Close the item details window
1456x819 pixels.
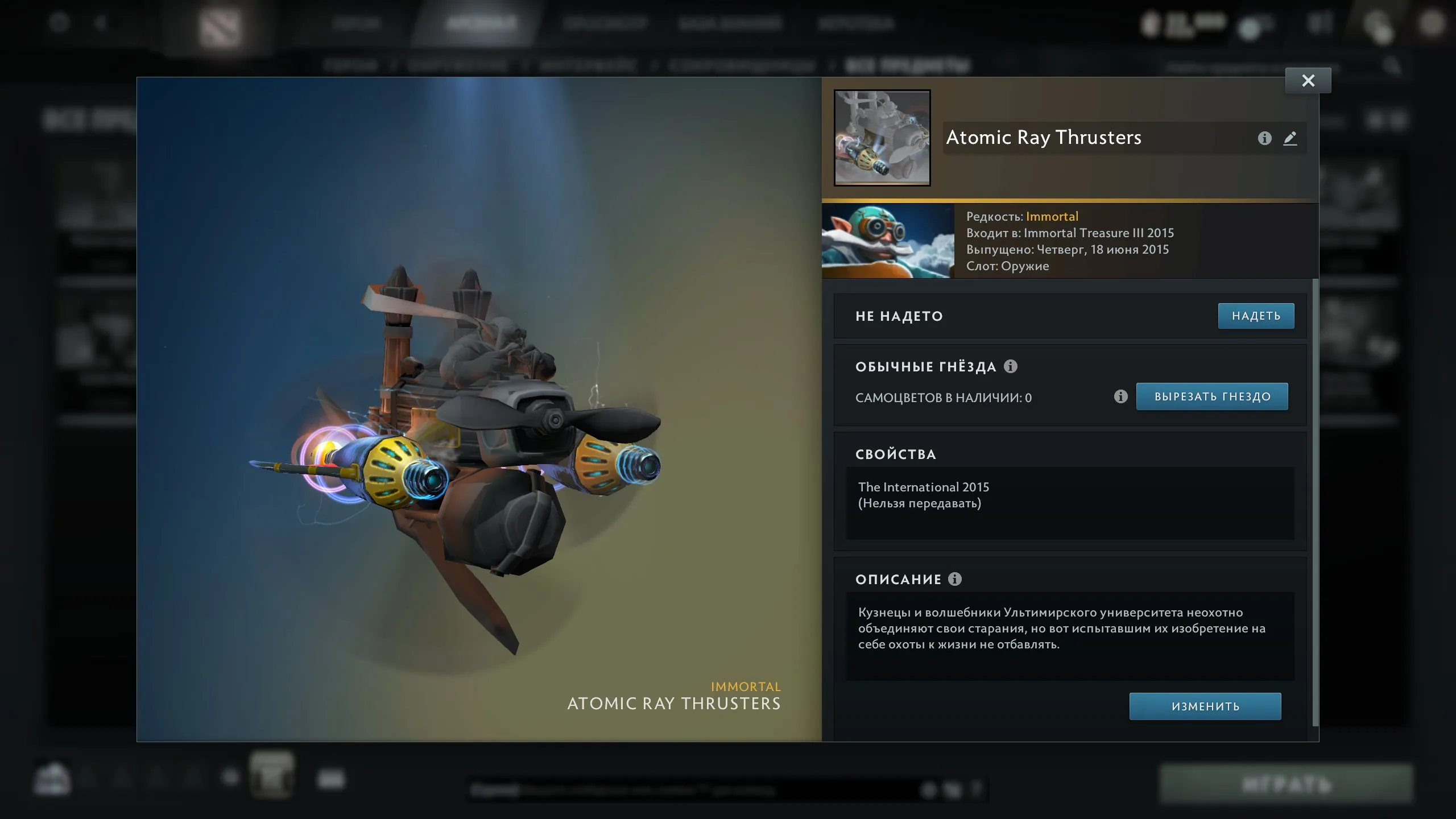click(1308, 81)
